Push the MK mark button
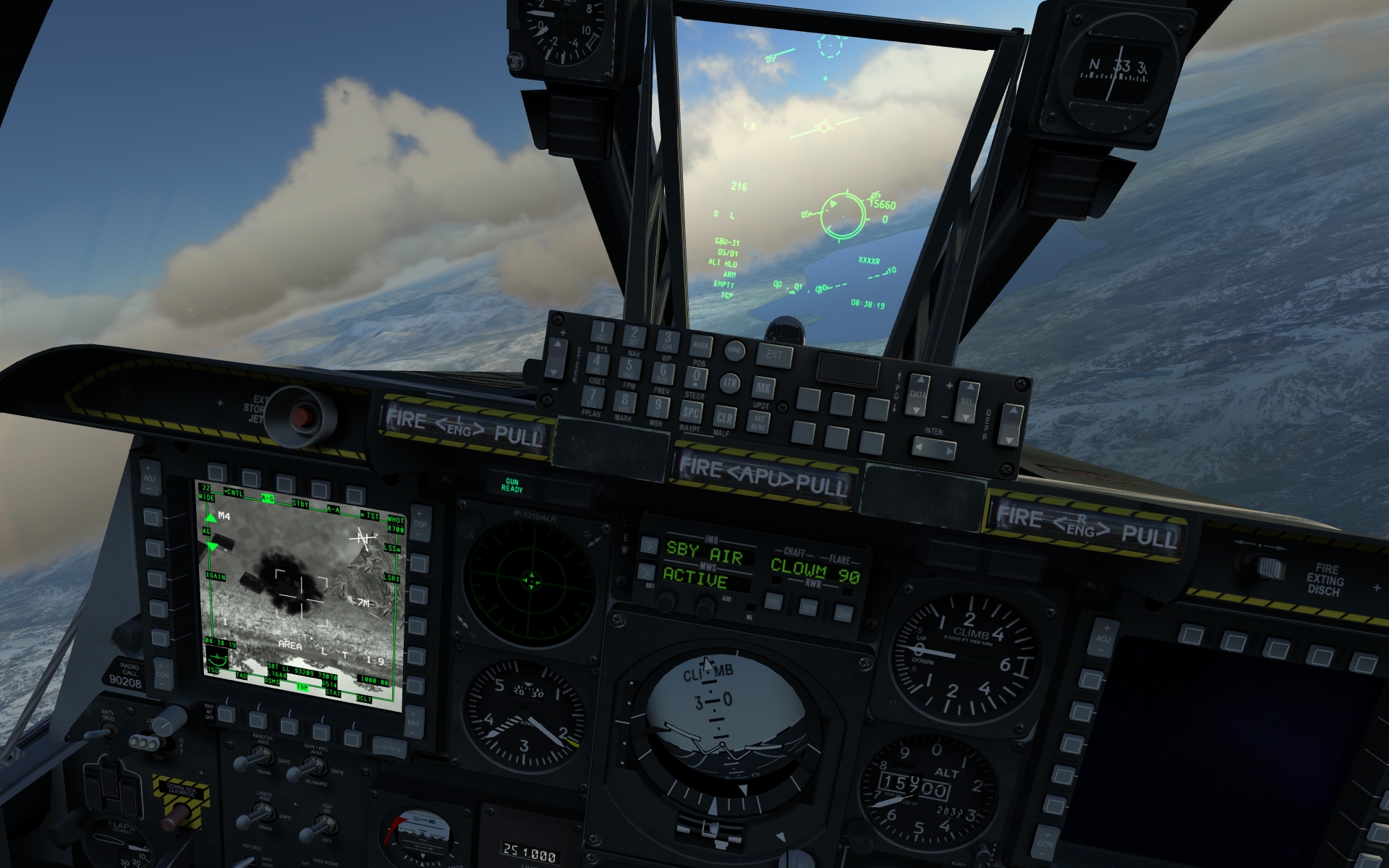 pyautogui.click(x=763, y=388)
